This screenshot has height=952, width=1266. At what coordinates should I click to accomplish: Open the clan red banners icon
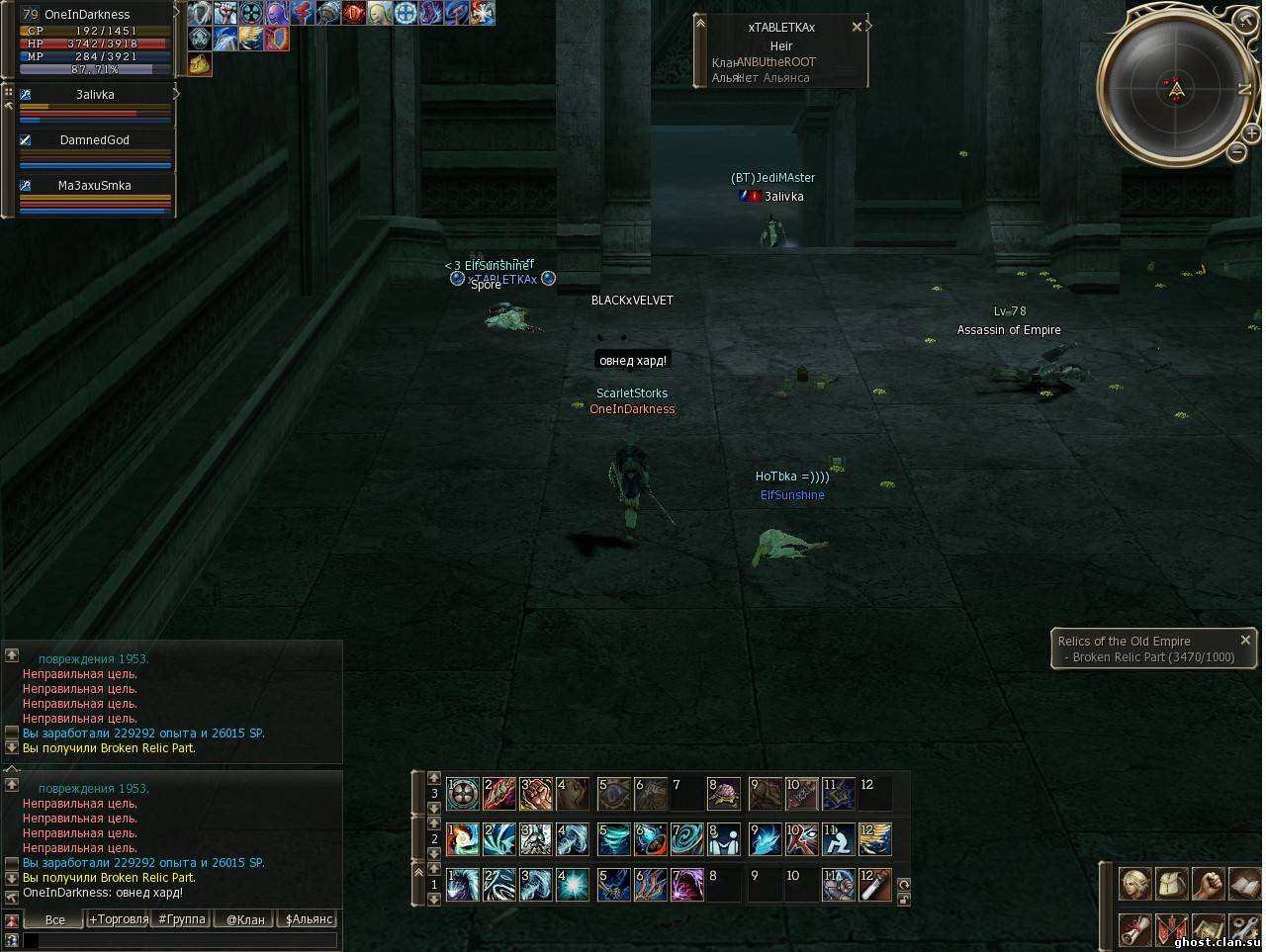point(1172,930)
